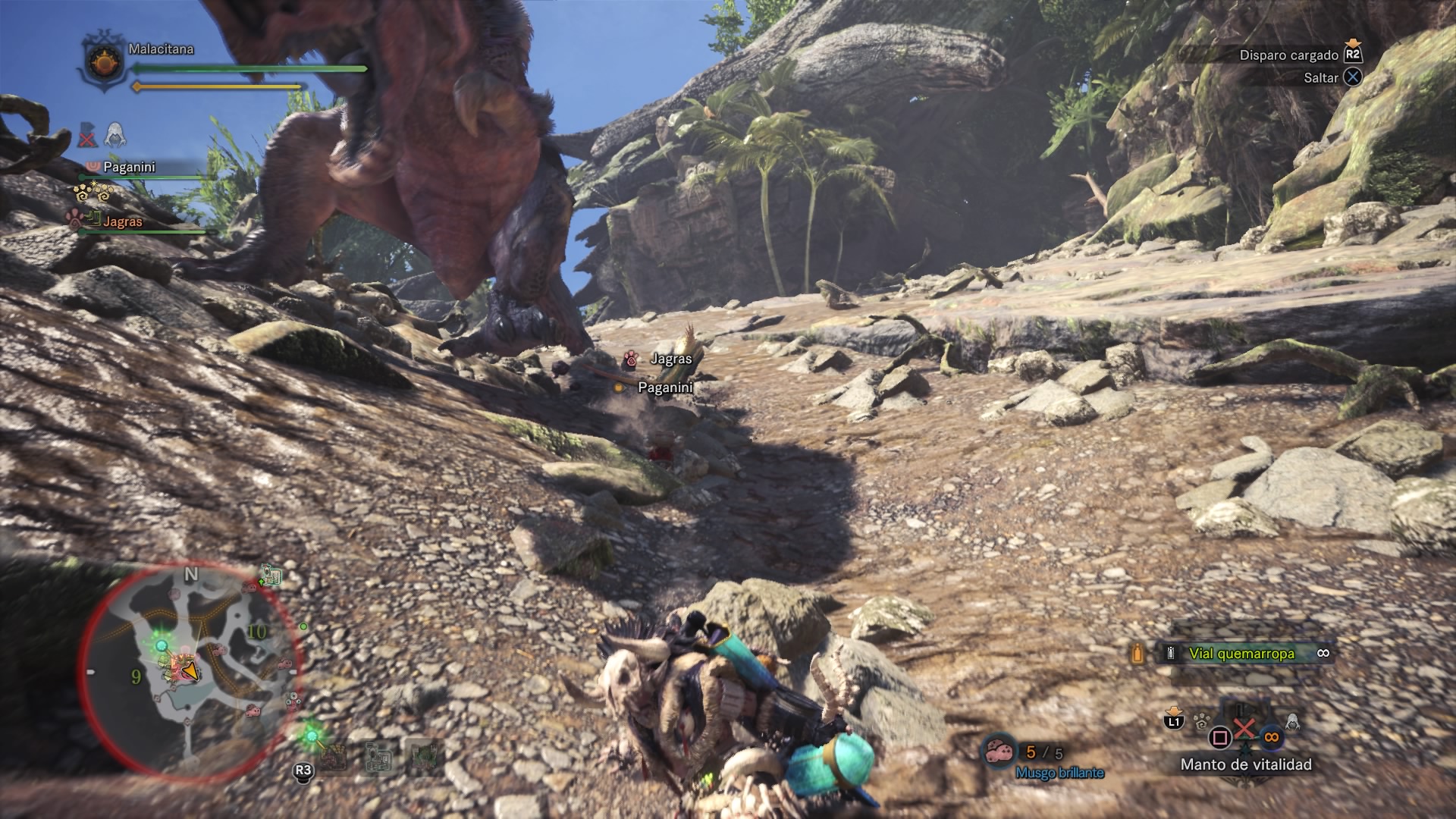Viewport: 1456px width, 819px height.
Task: Click the Jagras name tag above the companion
Action: coord(670,359)
